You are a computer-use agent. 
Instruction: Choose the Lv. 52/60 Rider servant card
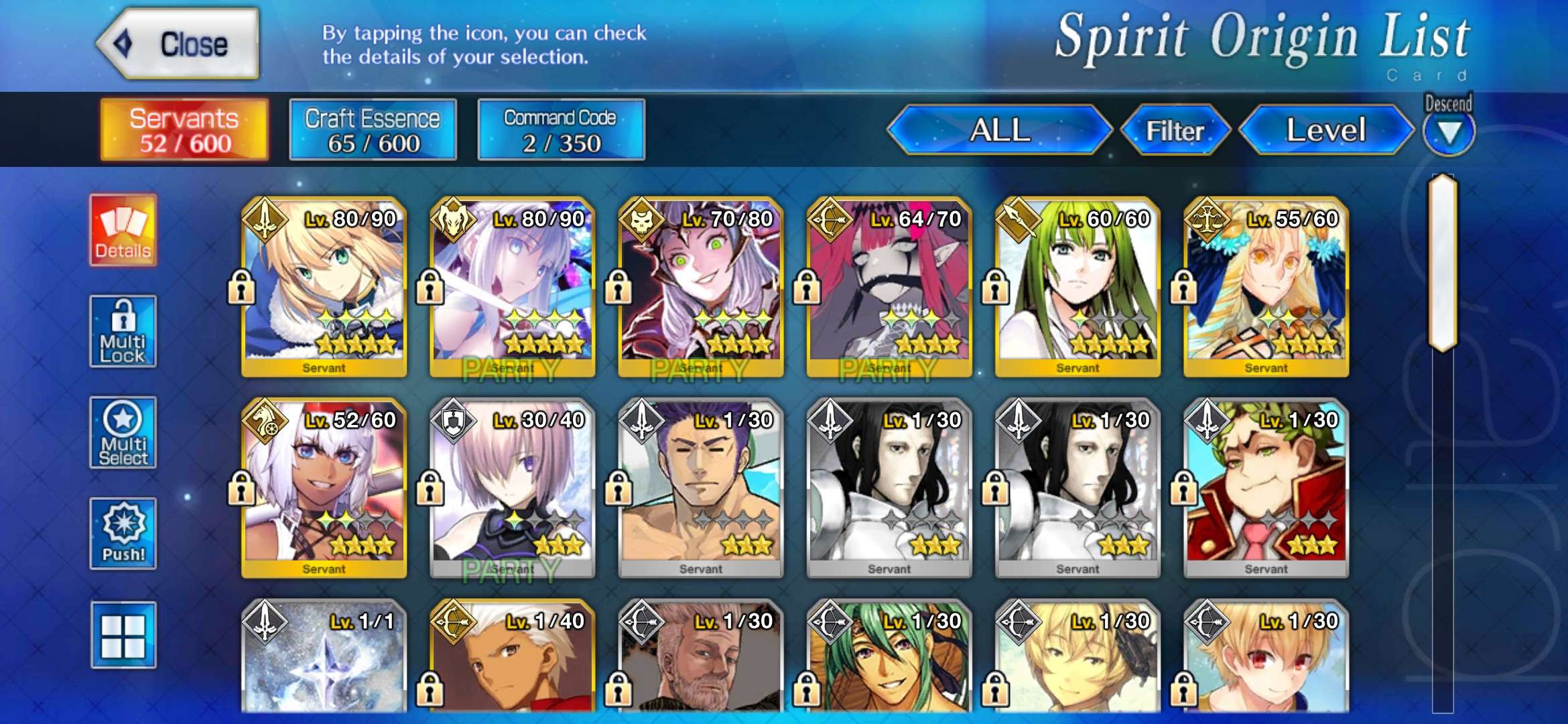pos(324,488)
